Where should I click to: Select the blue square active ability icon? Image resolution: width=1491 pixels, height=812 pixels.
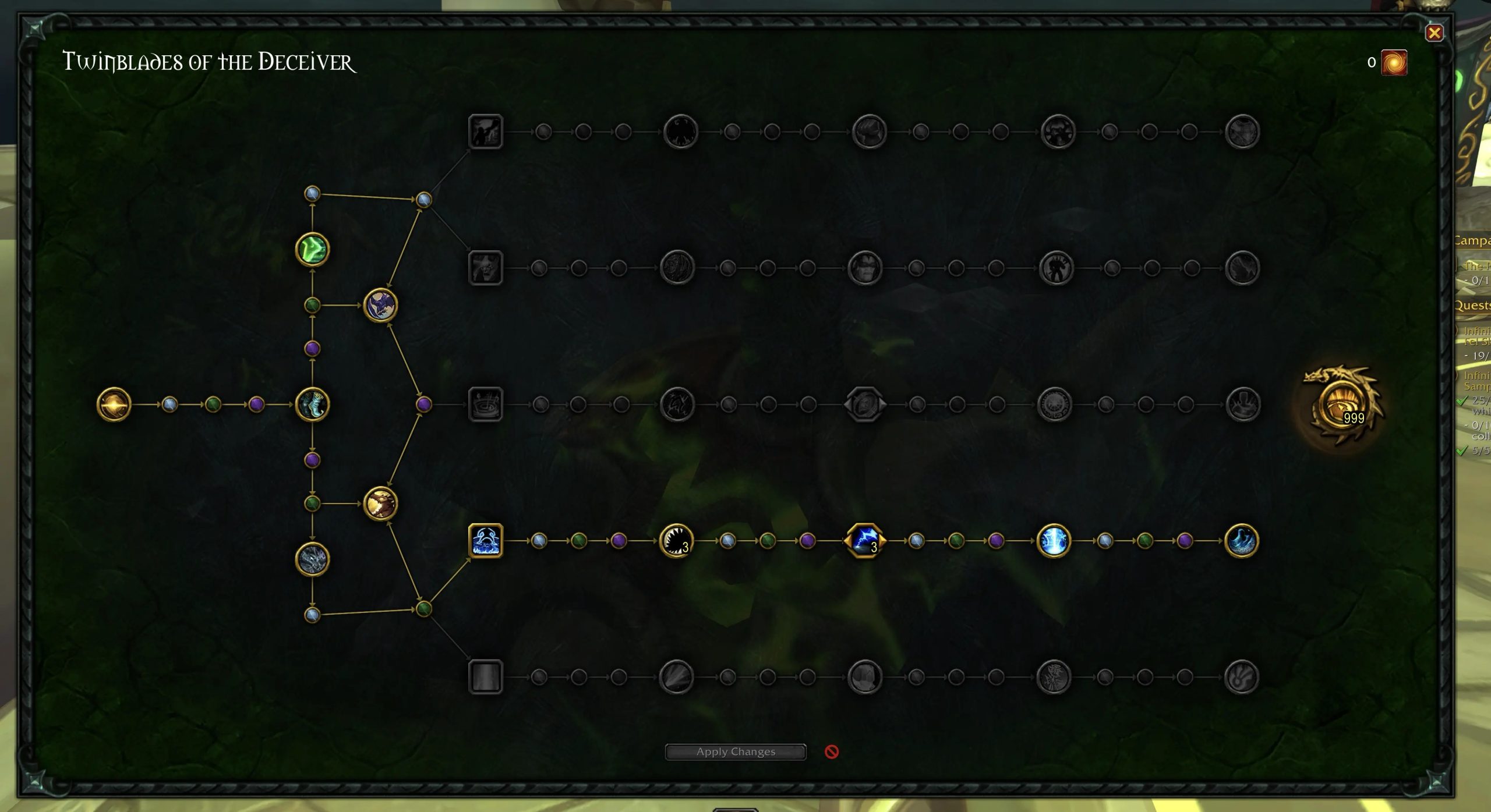(x=485, y=541)
